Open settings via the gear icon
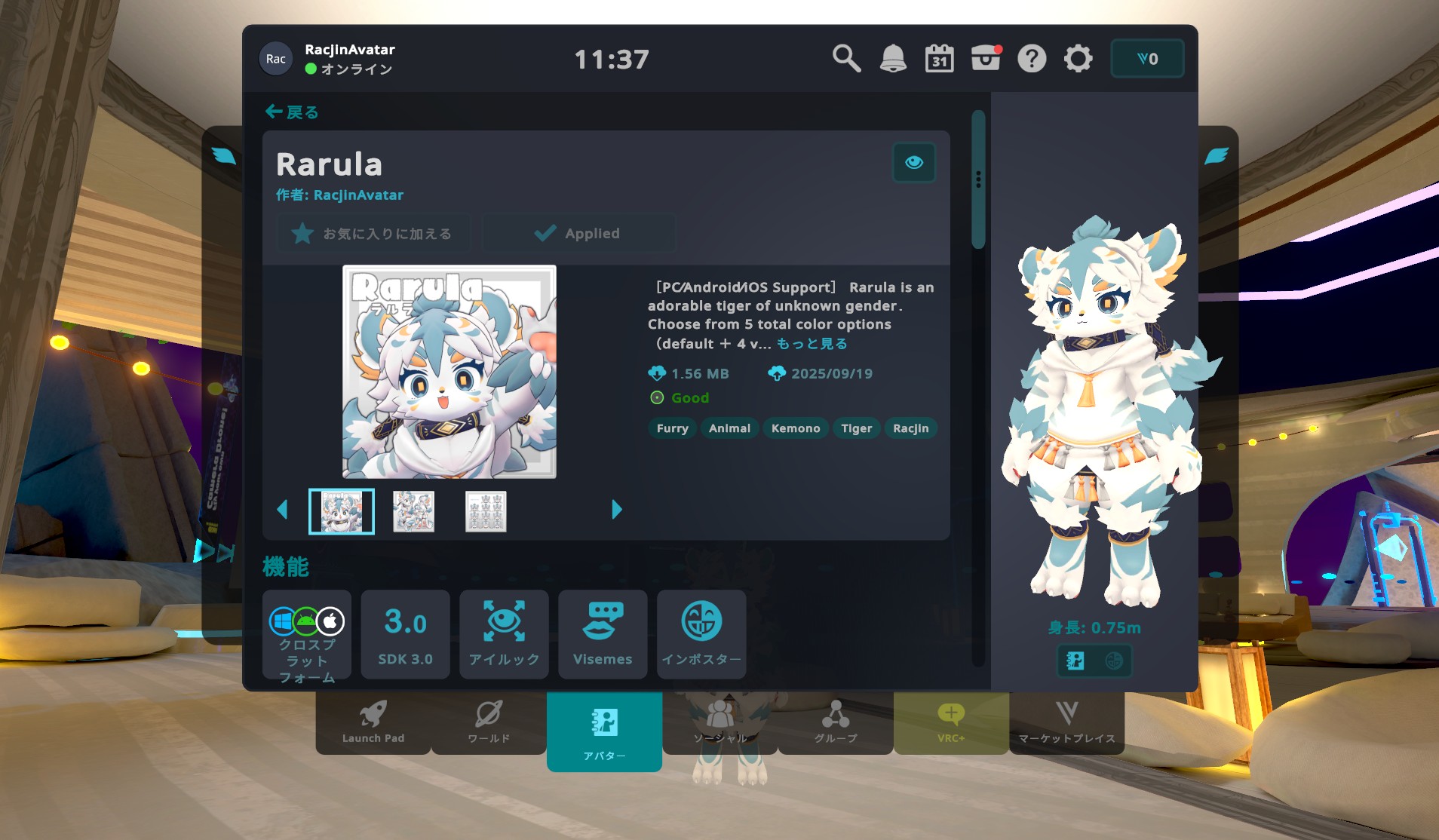The height and width of the screenshot is (840, 1439). [1078, 58]
